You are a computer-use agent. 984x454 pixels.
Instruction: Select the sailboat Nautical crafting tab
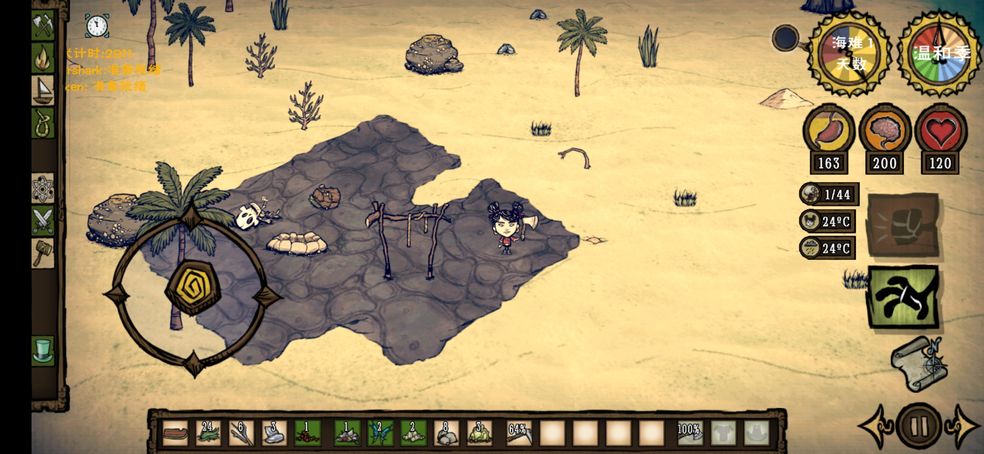tap(43, 90)
